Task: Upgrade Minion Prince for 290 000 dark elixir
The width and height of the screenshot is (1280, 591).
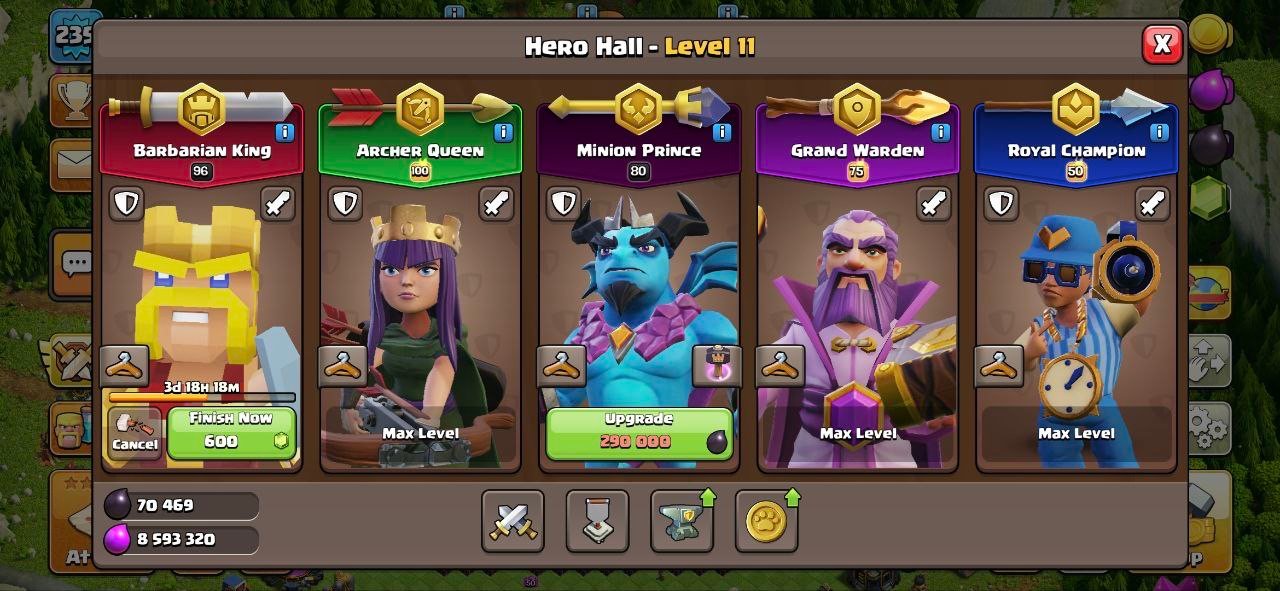Action: tap(638, 432)
